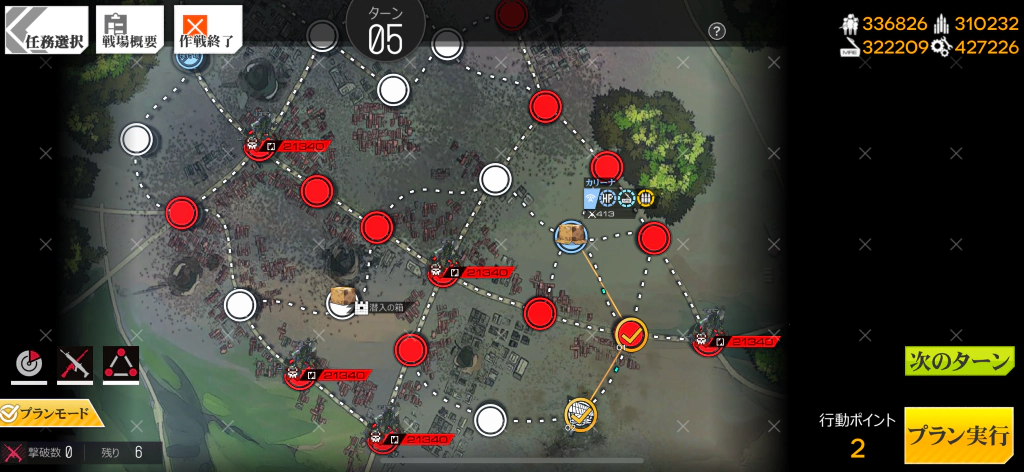The width and height of the screenshot is (1024, 472).
Task: Select the blue node with カリーナ crate
Action: coord(571,236)
